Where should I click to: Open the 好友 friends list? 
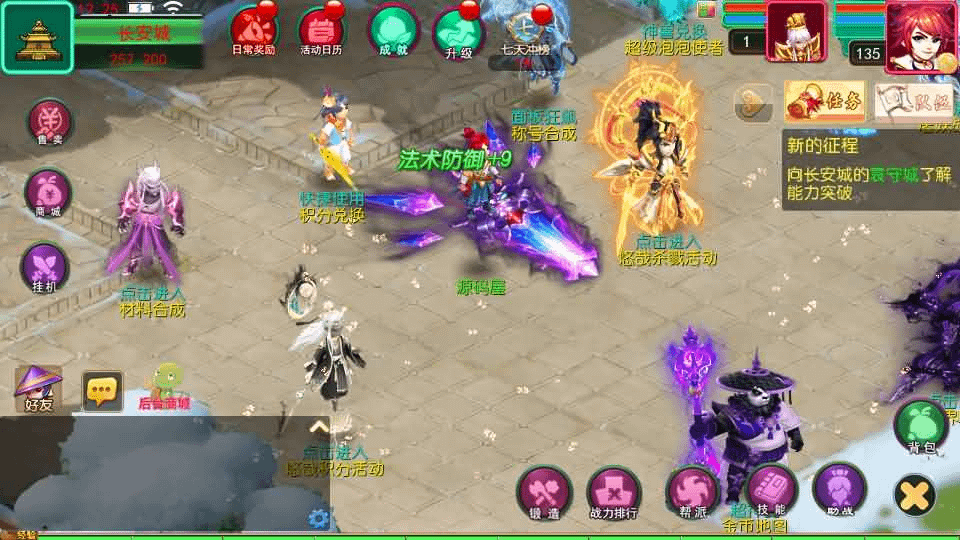(38, 388)
